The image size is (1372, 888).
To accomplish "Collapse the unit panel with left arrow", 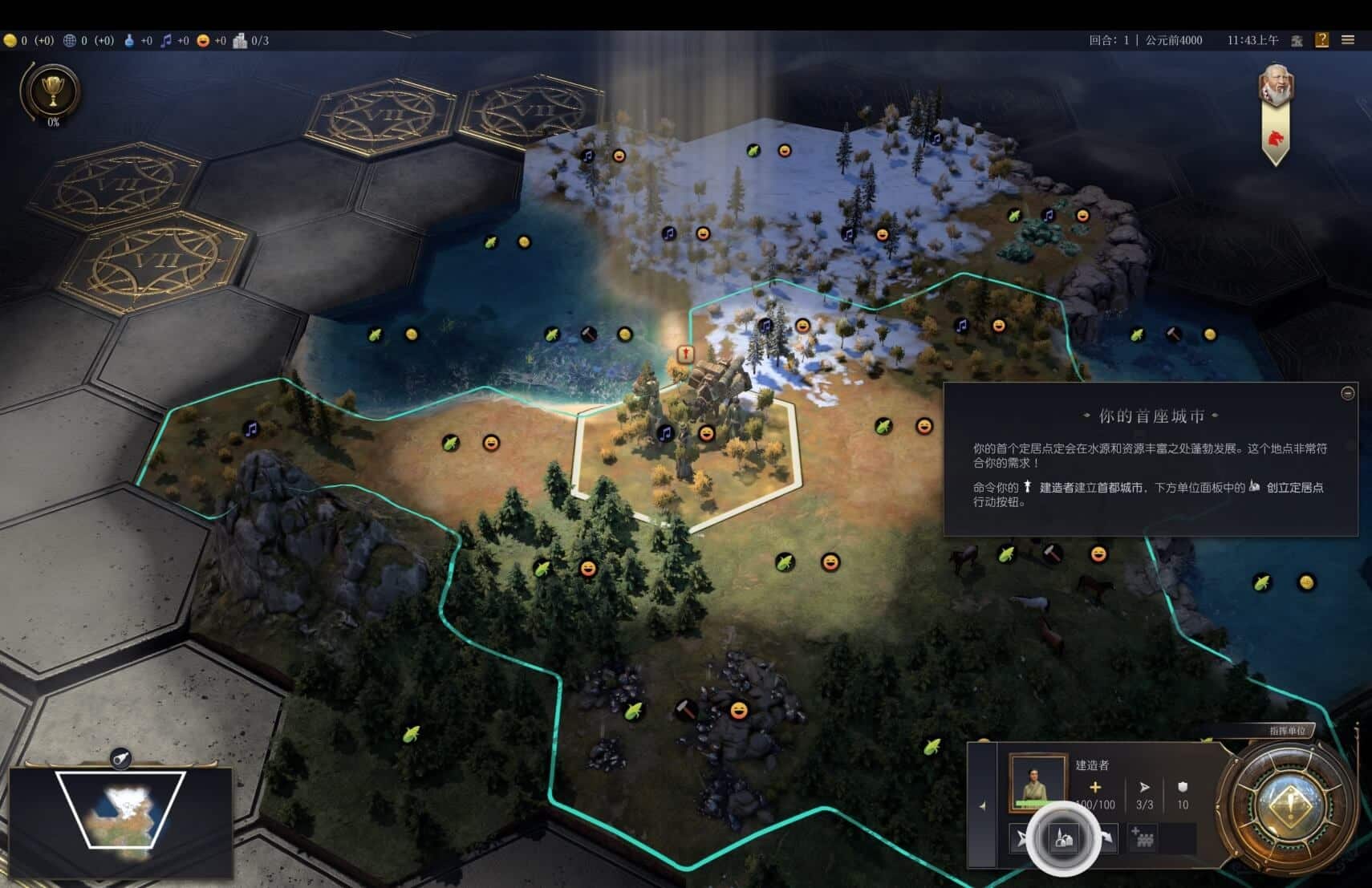I will [983, 805].
